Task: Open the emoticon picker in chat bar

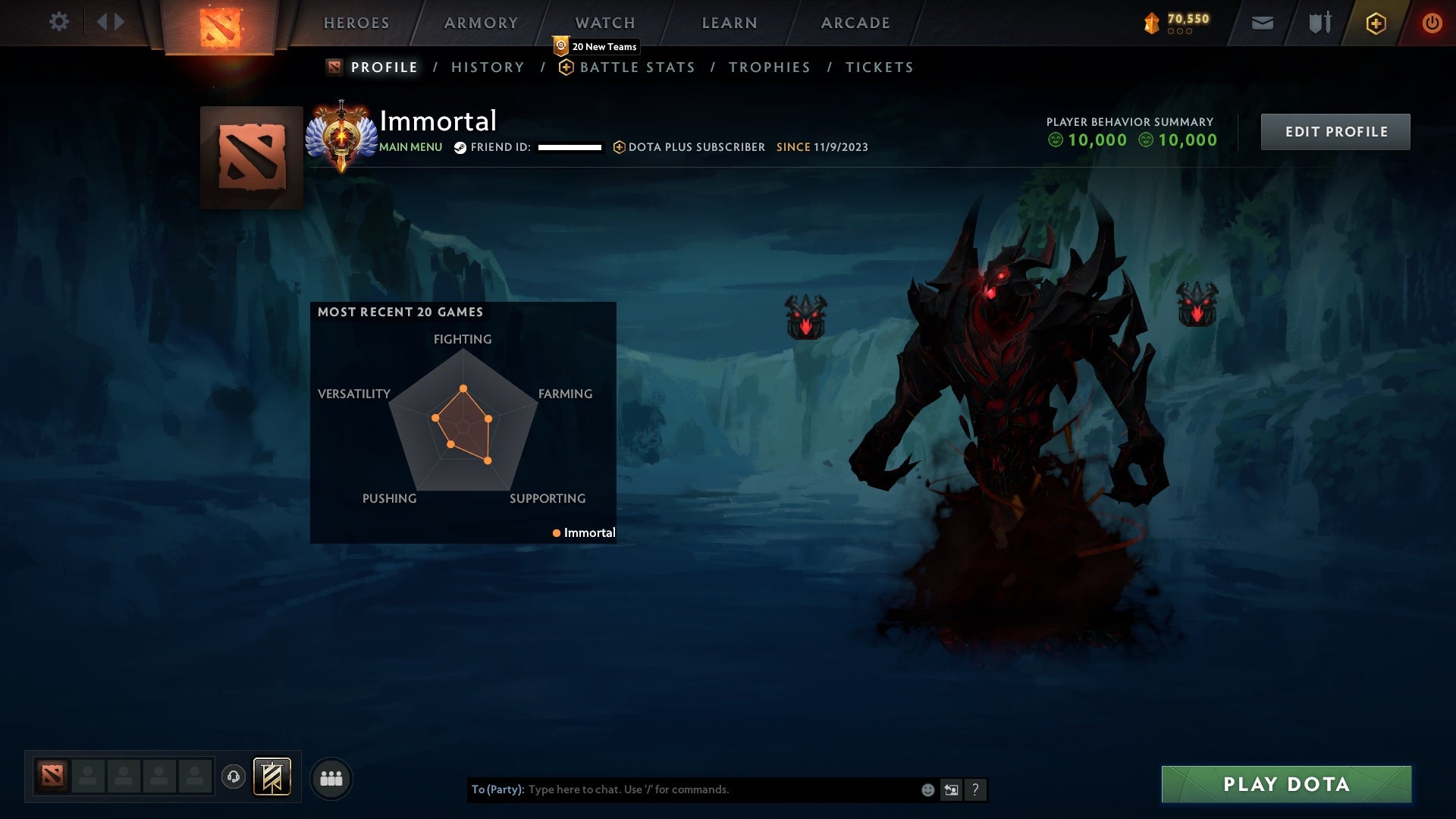Action: click(927, 789)
